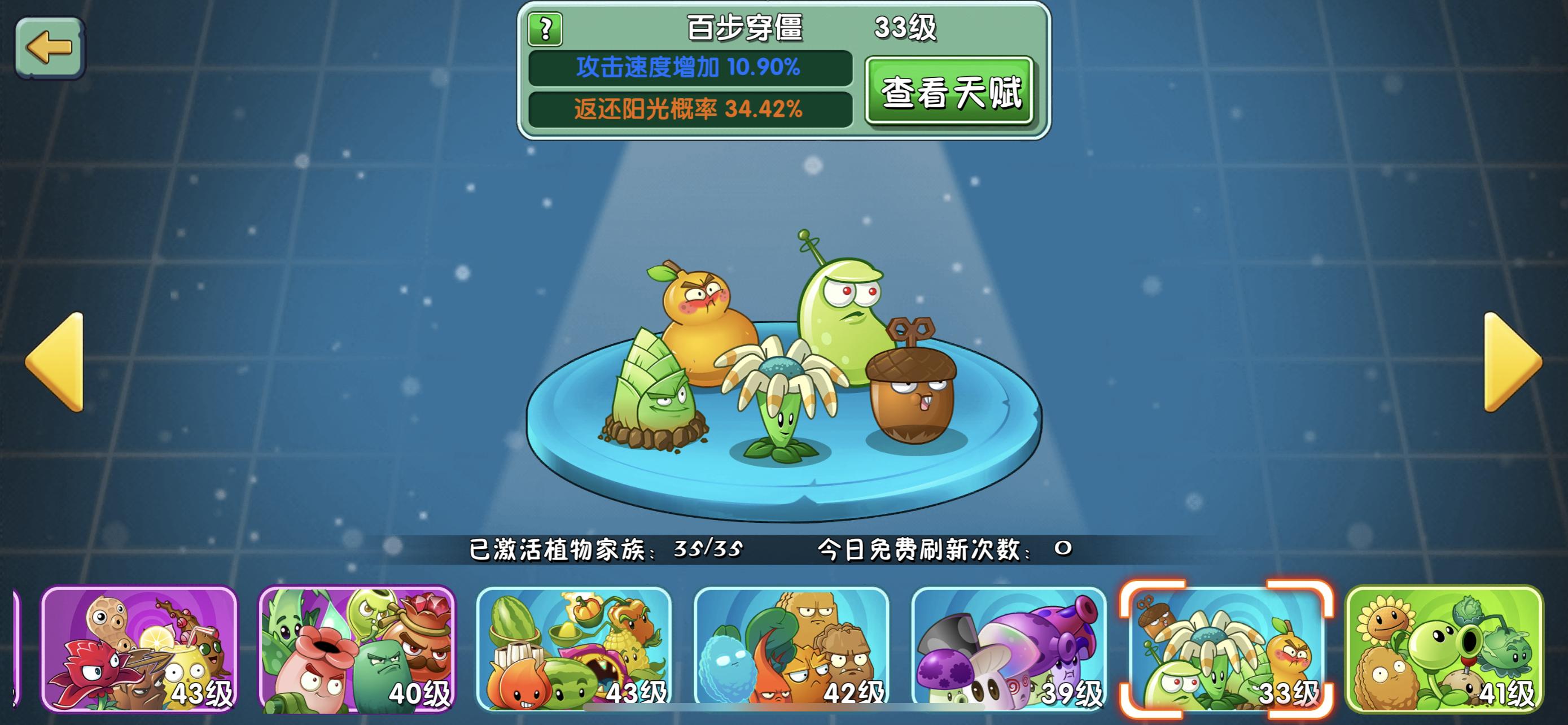Click the question mark help icon
The height and width of the screenshot is (725, 1568).
point(545,28)
